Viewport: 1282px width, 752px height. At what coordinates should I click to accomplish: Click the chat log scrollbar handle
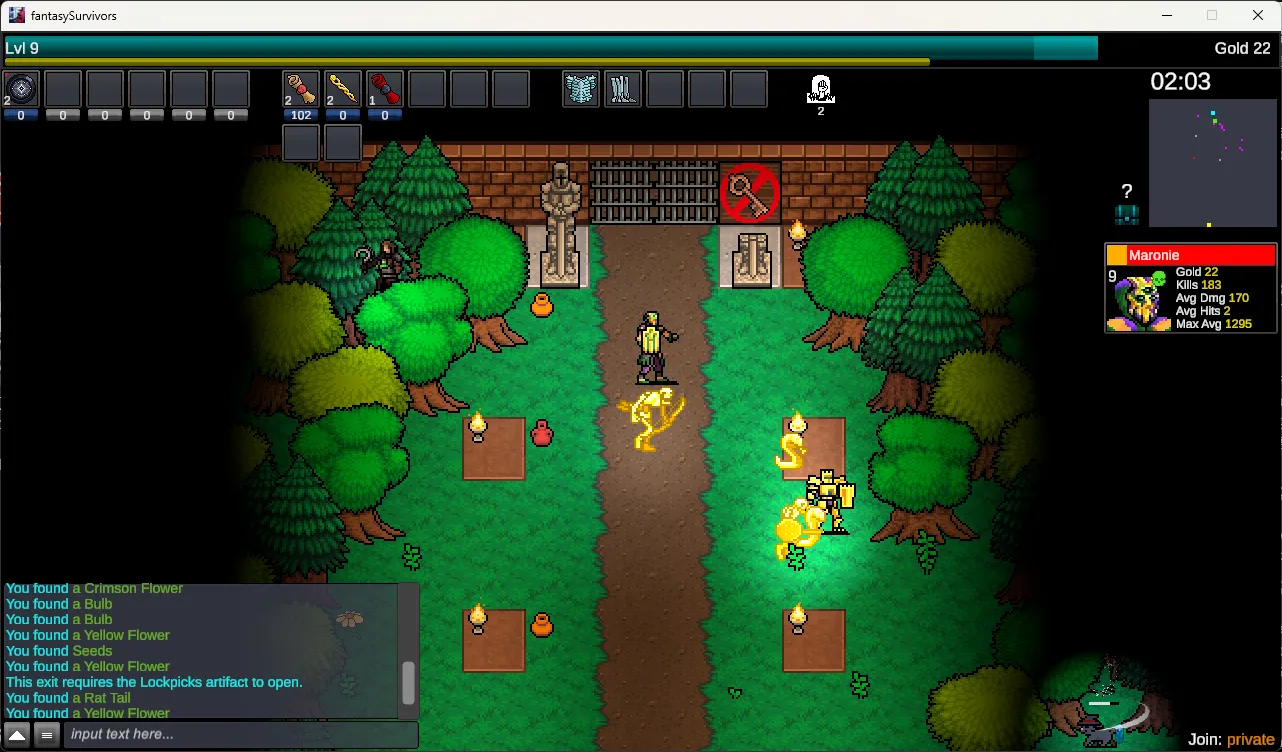pos(408,683)
